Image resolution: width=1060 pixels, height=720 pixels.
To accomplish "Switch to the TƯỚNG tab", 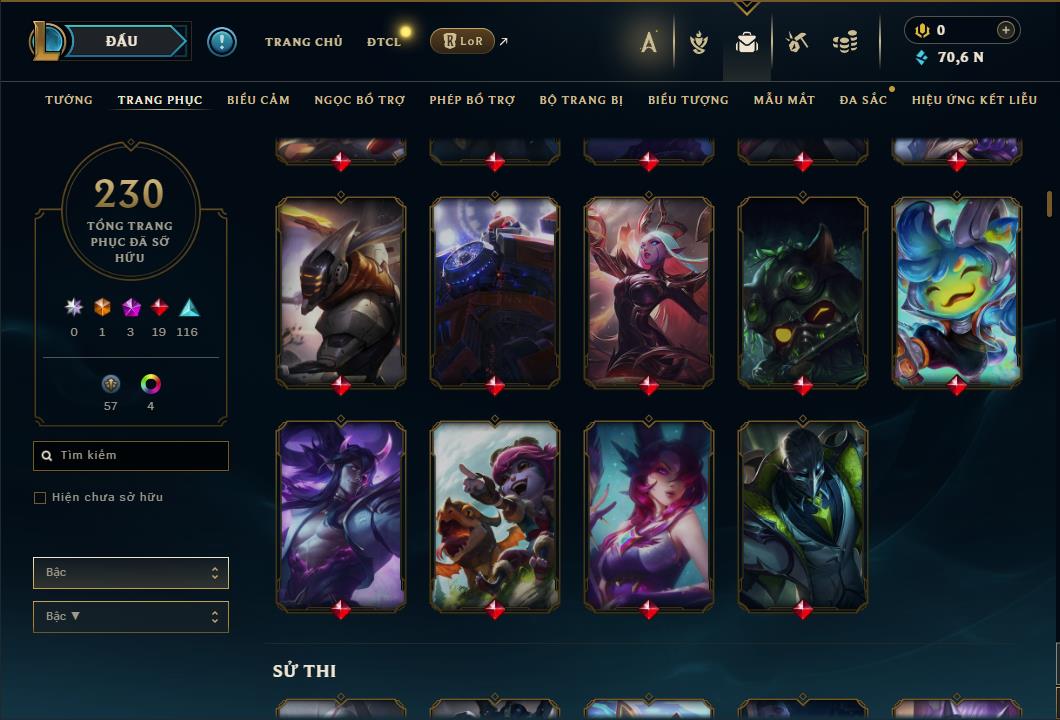I will (x=69, y=100).
